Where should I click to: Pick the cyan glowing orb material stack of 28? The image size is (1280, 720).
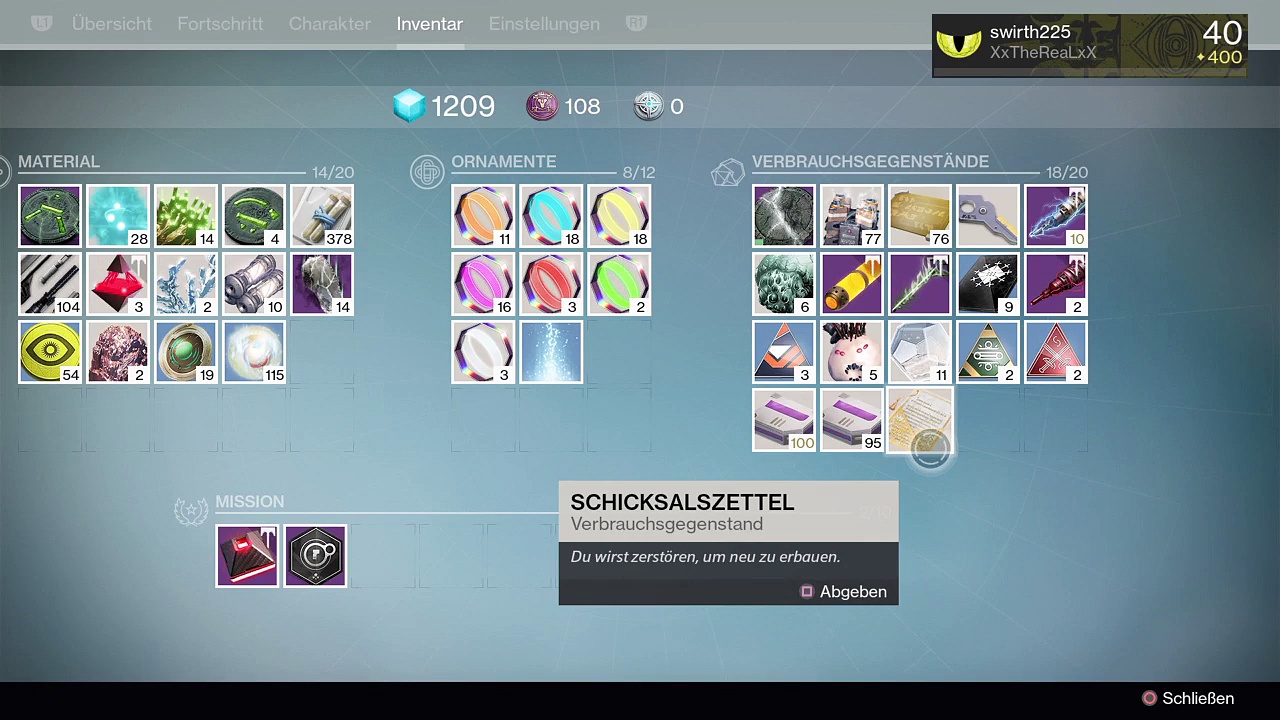click(118, 216)
